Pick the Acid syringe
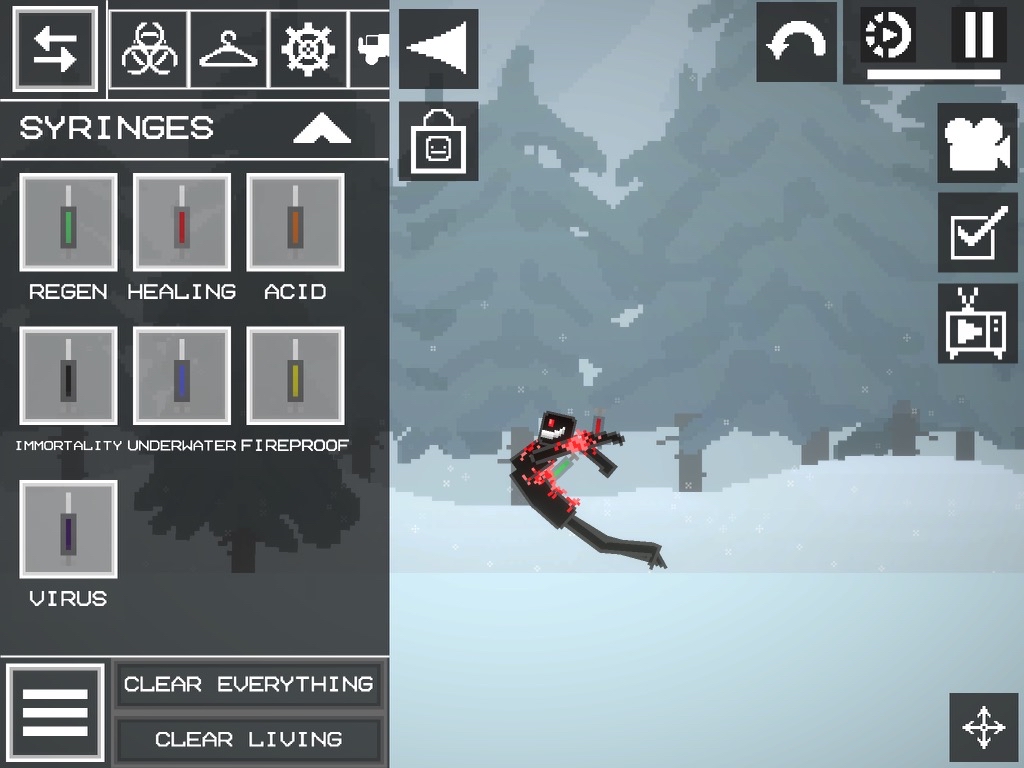The width and height of the screenshot is (1024, 768). click(x=295, y=222)
